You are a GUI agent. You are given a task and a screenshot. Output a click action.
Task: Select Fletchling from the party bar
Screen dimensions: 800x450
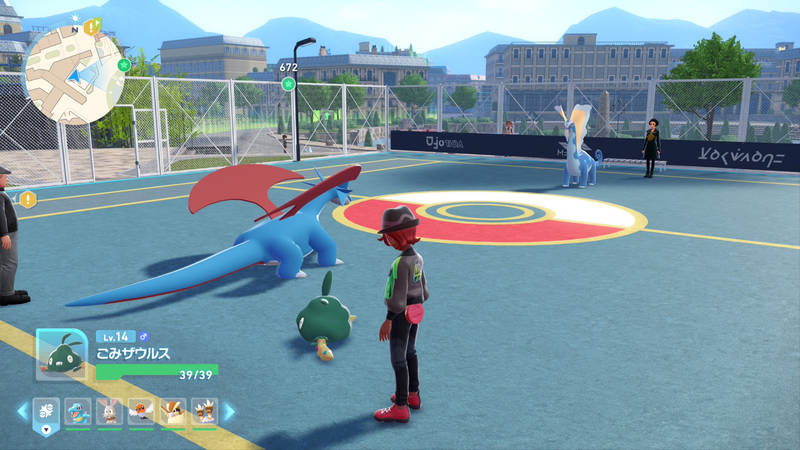pyautogui.click(x=142, y=411)
